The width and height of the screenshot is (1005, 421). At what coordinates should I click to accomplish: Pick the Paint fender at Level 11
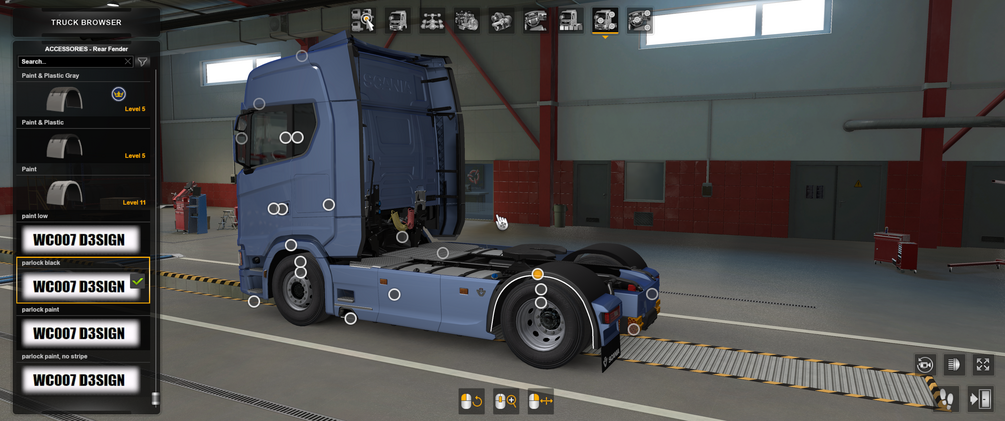(83, 192)
